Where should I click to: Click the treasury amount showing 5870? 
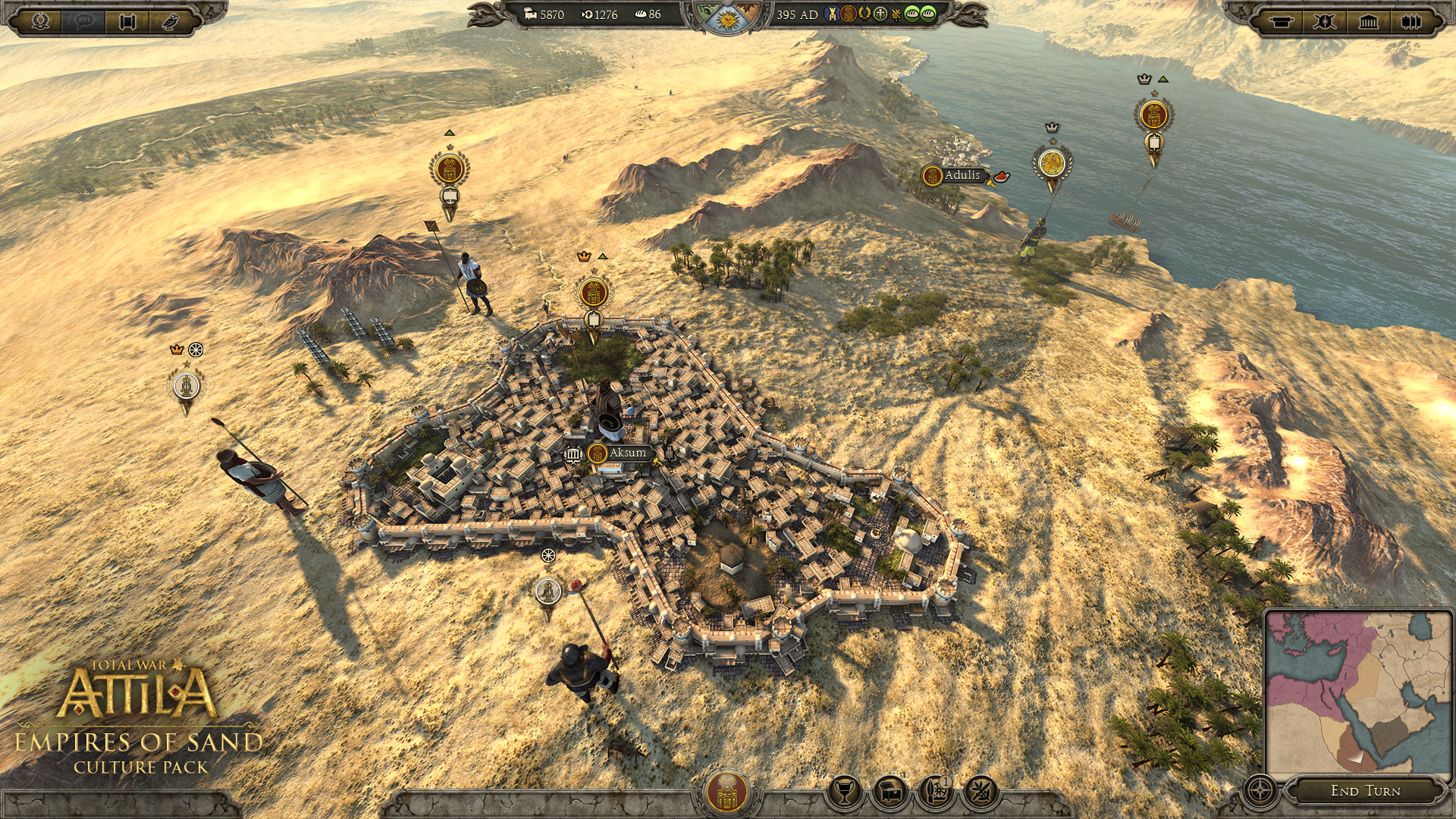tap(551, 14)
